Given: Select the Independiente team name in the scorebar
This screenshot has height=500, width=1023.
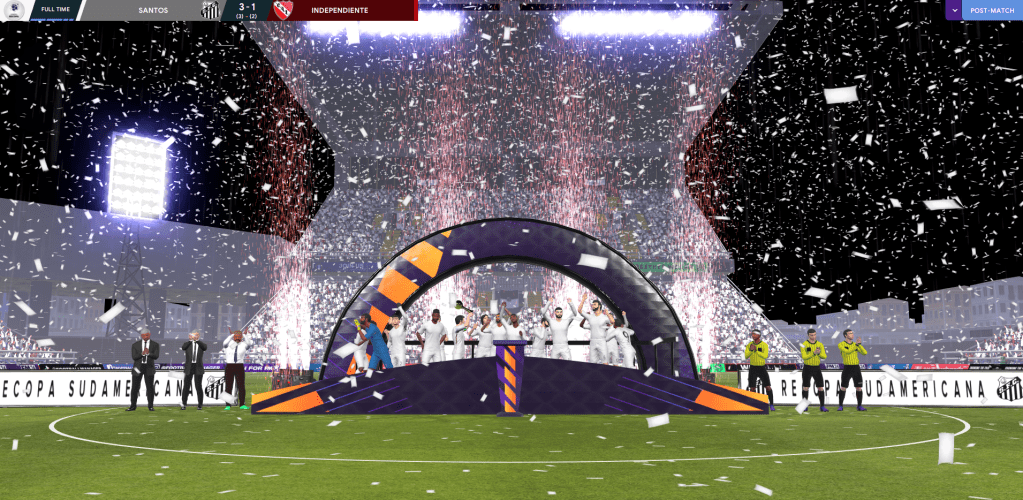Looking at the screenshot, I should click(339, 10).
